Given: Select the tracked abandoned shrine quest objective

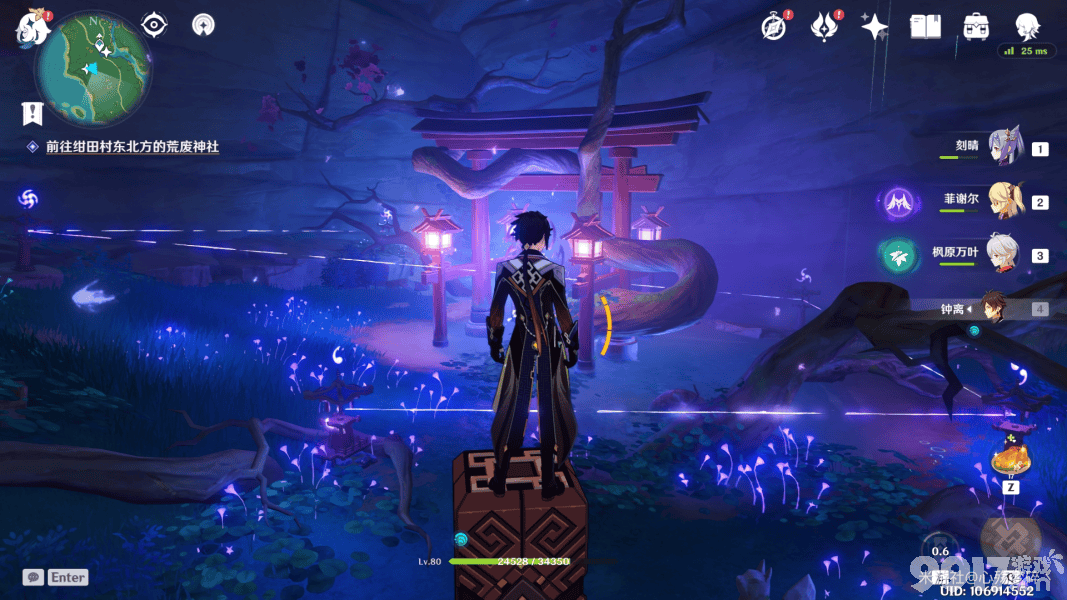Looking at the screenshot, I should point(131,147).
